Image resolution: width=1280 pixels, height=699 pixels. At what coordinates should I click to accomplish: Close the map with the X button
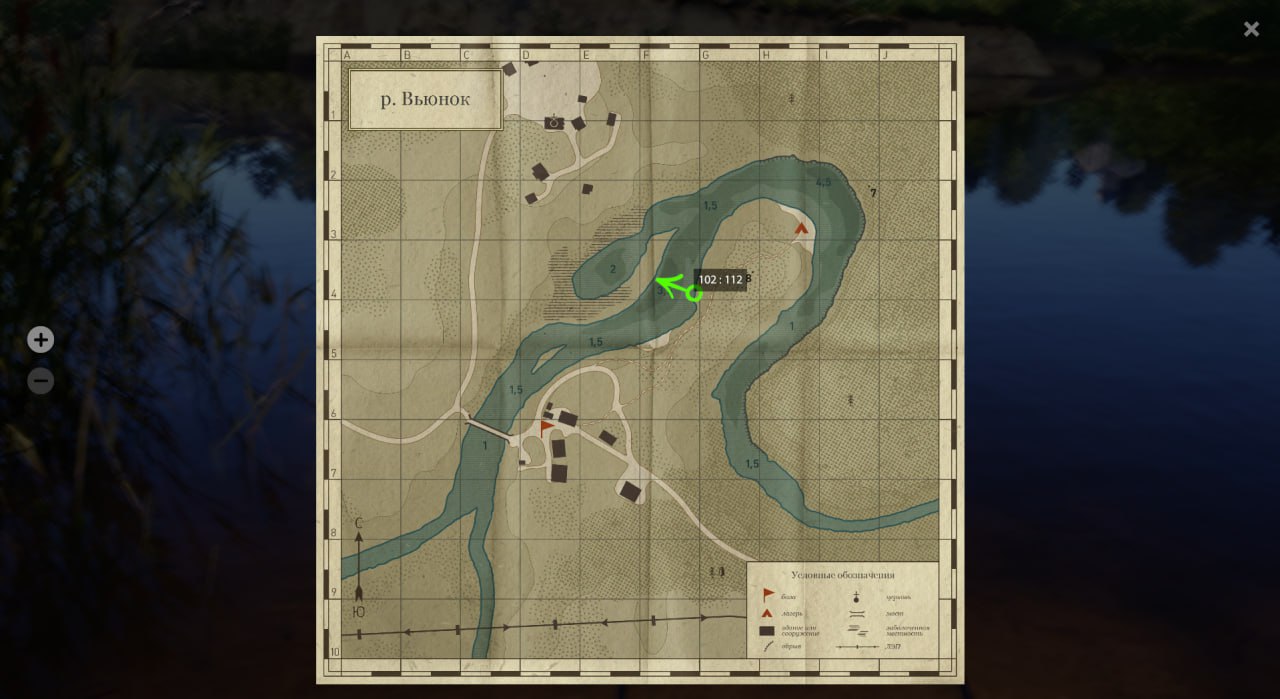(1251, 29)
